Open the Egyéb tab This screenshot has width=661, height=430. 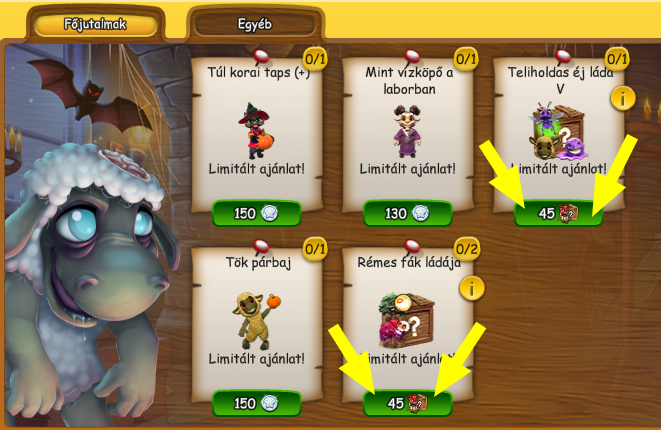click(255, 24)
